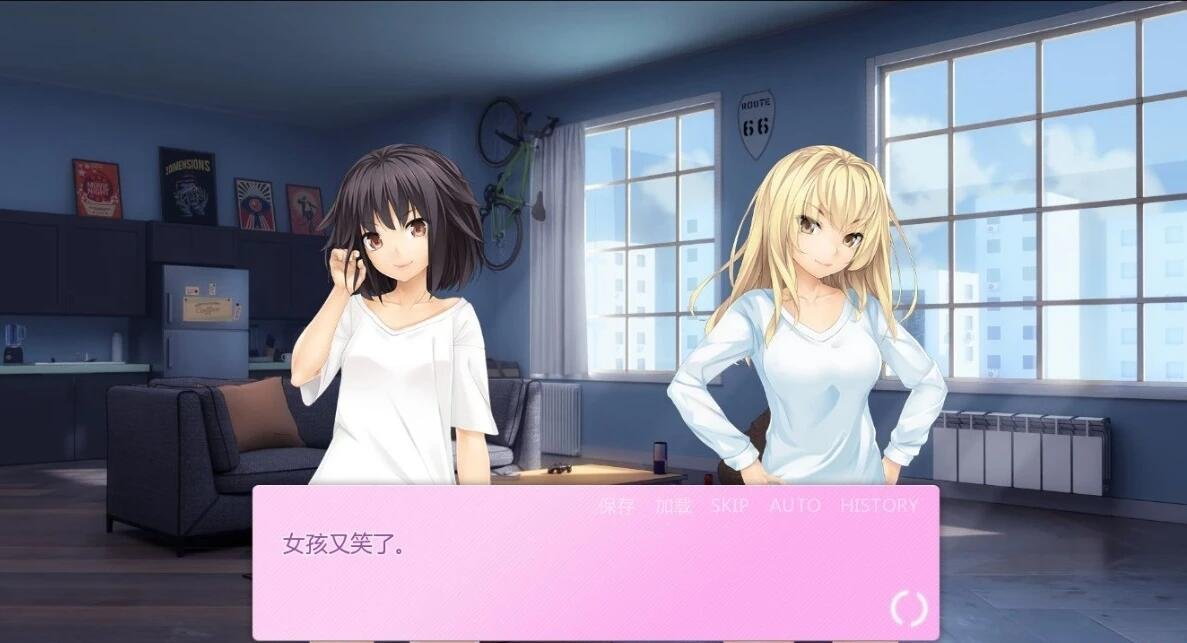The width and height of the screenshot is (1187, 643).
Task: Activate SKIP to fast-forward dialogue
Action: 730,506
